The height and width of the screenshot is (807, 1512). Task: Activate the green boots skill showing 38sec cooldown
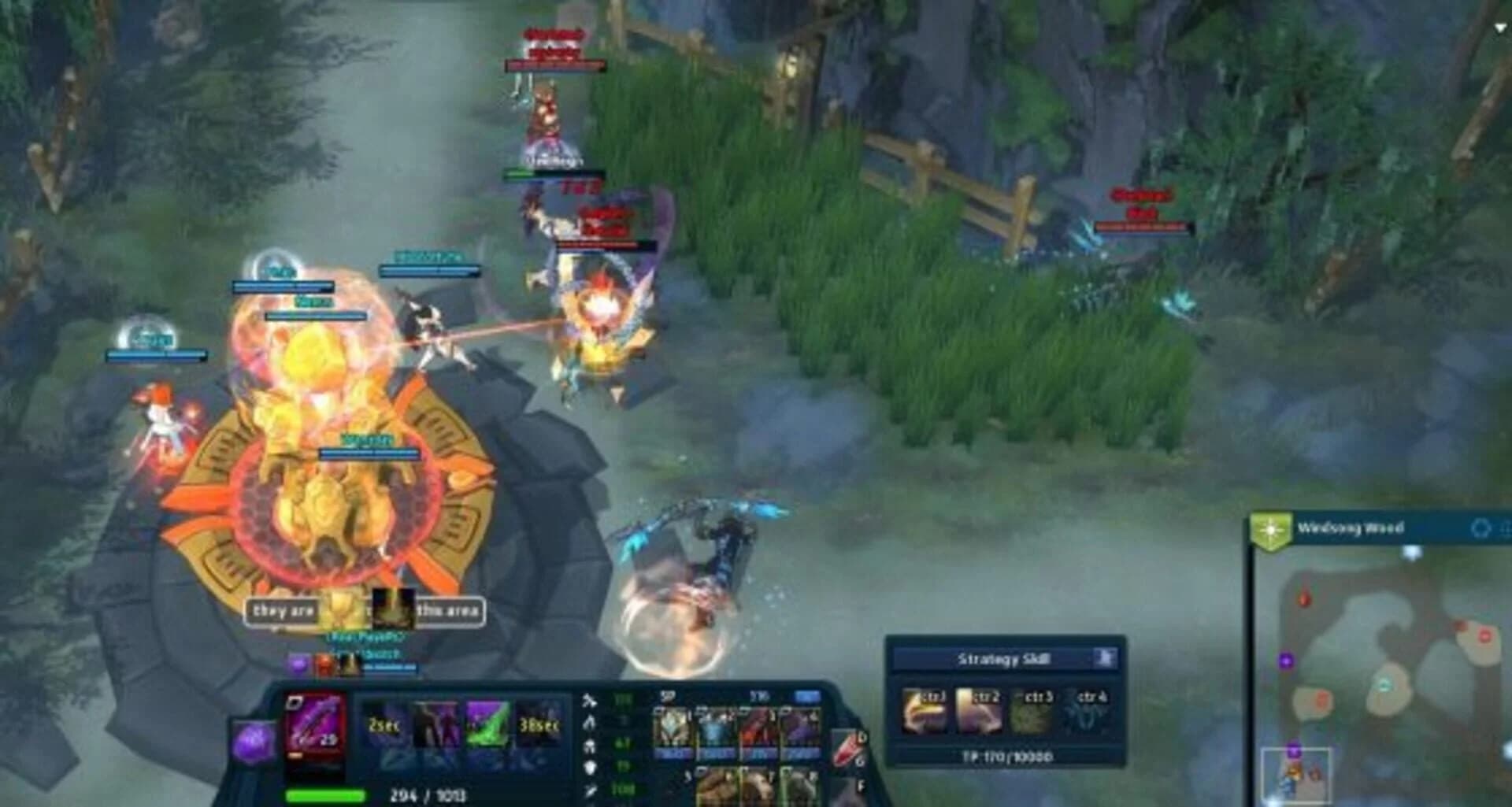(x=487, y=725)
